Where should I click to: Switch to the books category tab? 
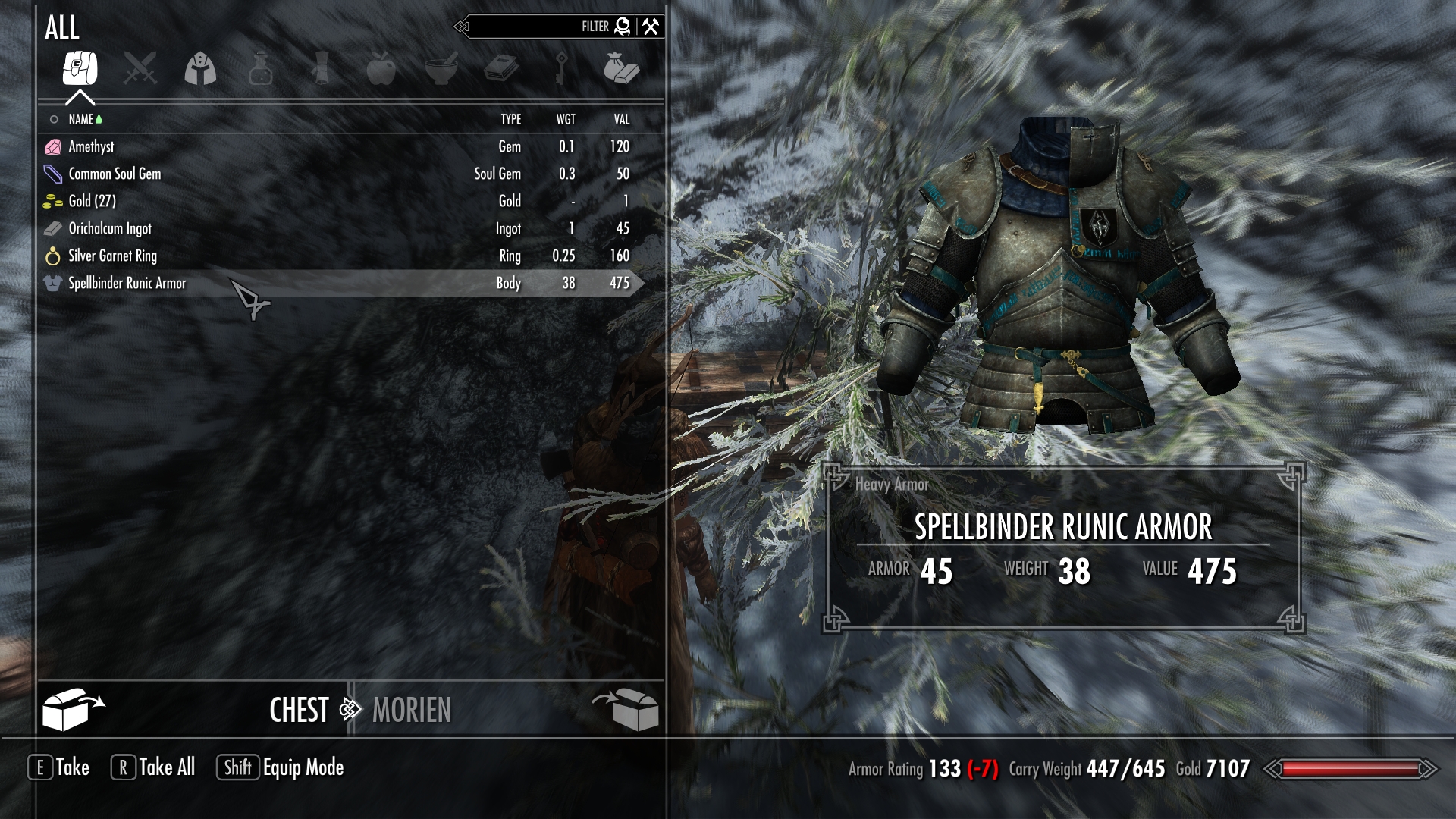[x=500, y=69]
